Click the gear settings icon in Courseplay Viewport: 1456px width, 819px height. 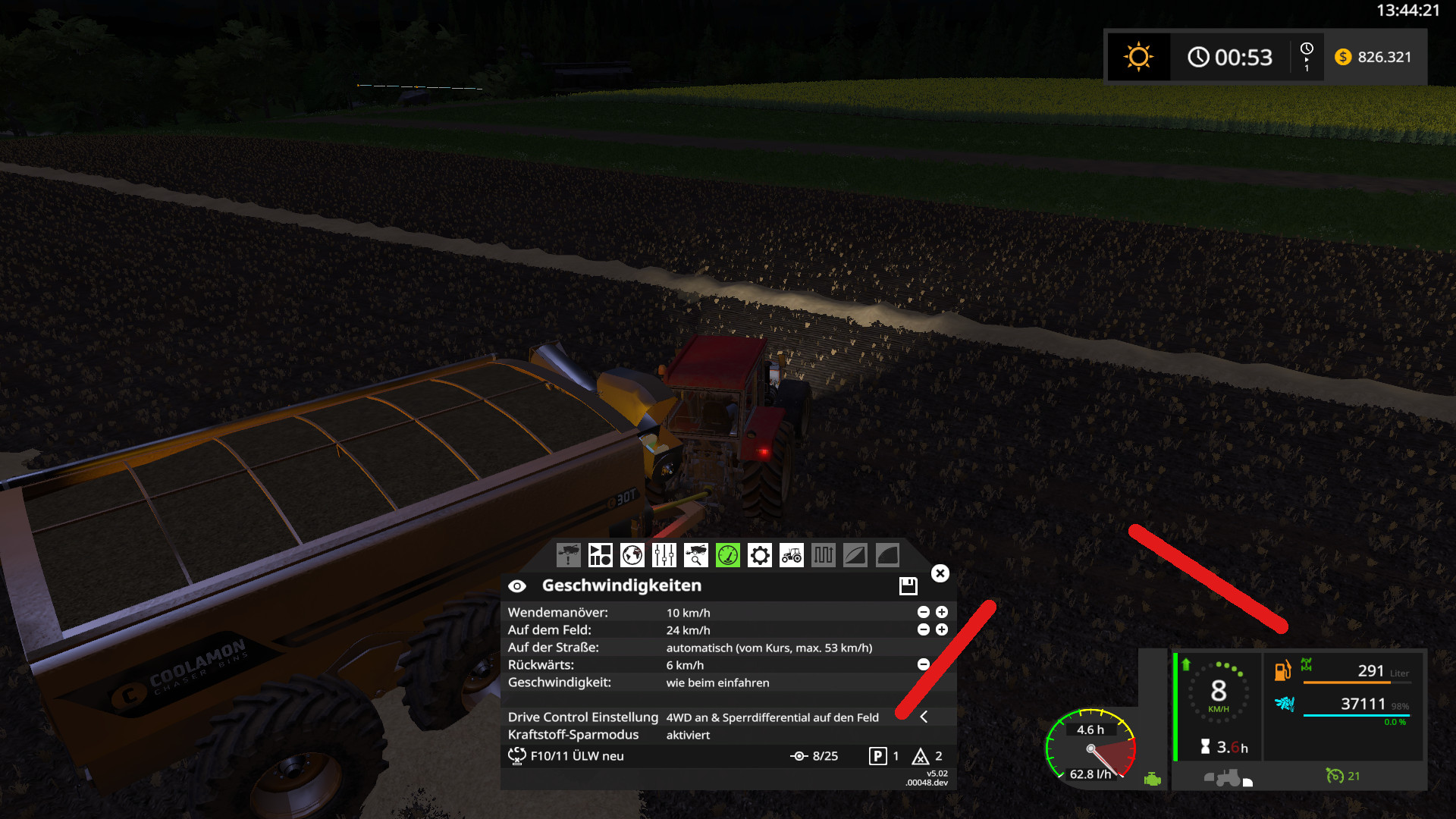759,555
